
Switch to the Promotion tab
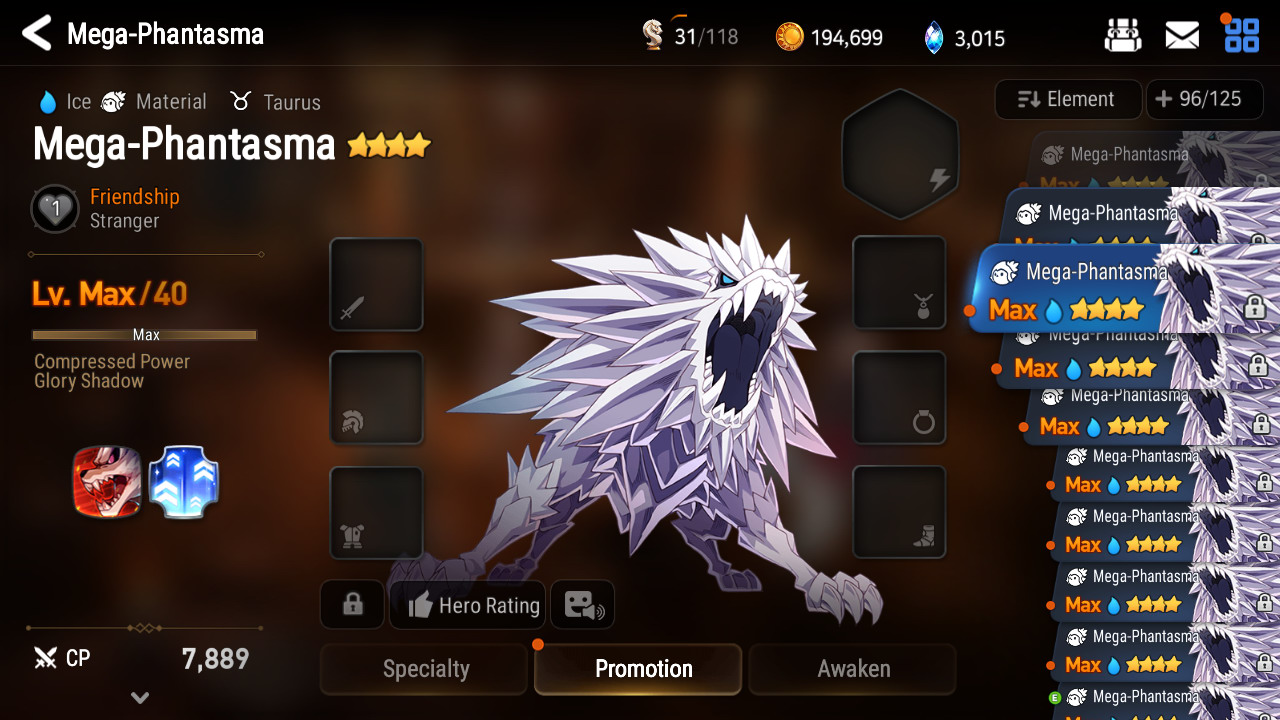643,669
